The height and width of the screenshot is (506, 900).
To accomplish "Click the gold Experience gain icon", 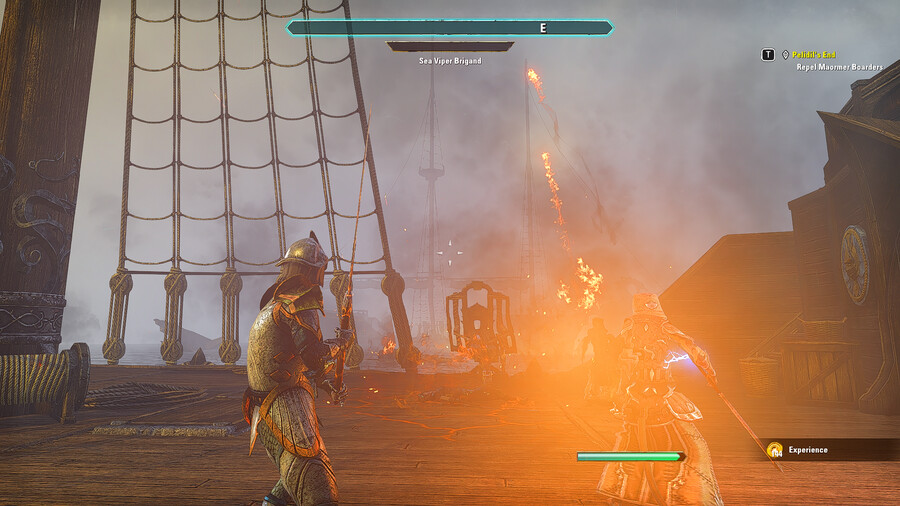I will (774, 450).
